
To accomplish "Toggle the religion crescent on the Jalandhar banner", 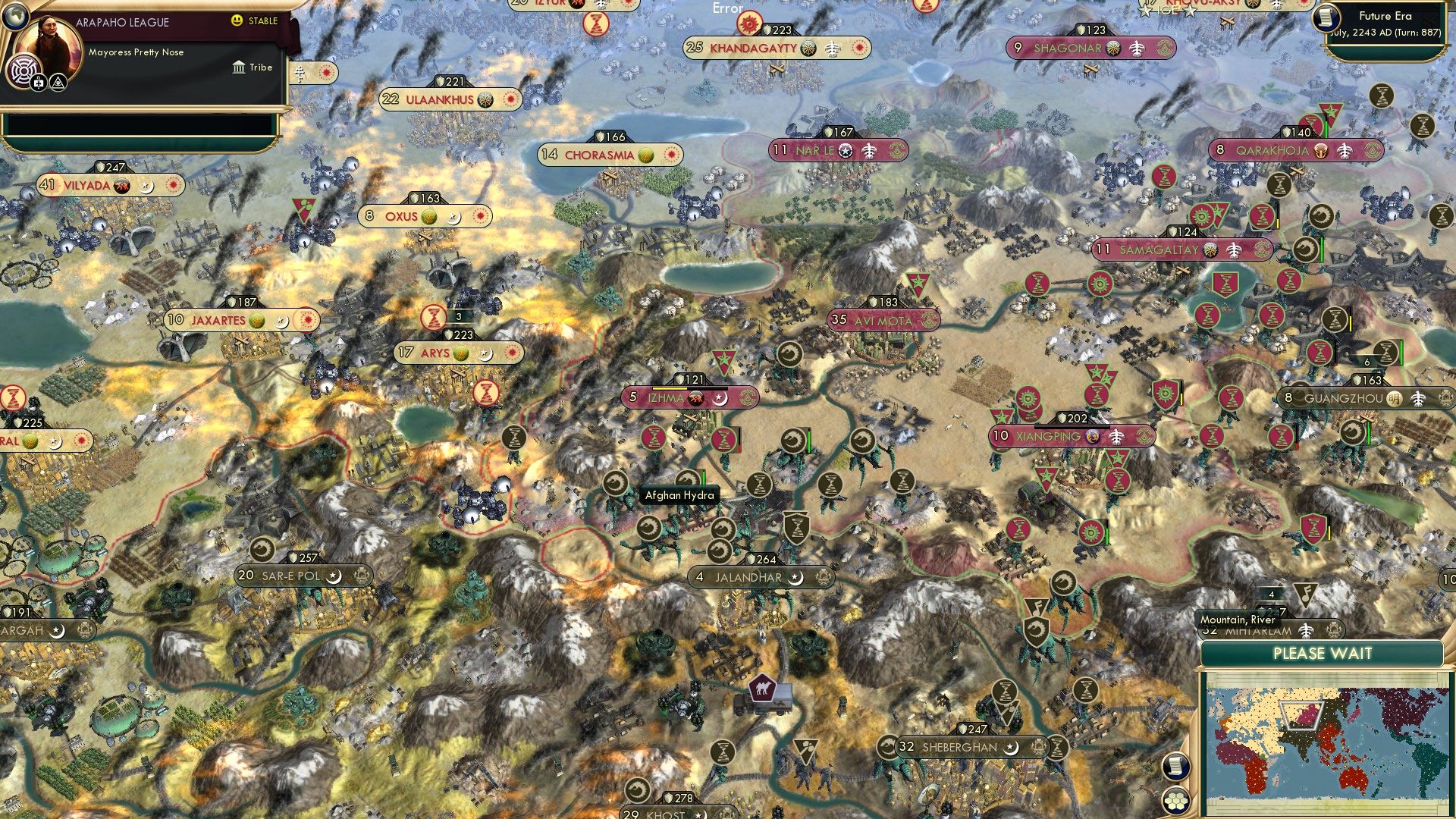I will click(795, 578).
